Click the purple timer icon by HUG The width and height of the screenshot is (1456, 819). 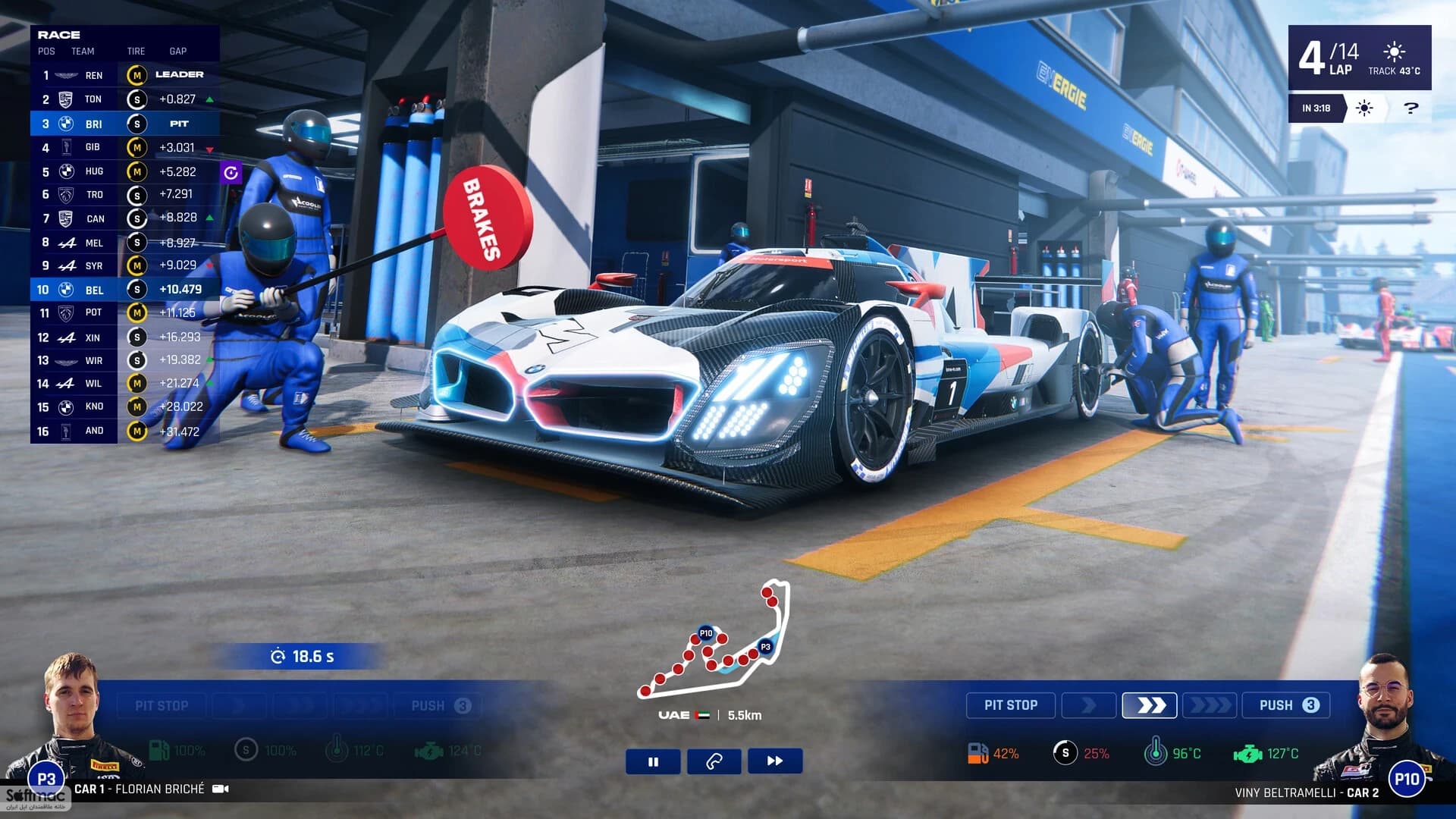coord(231,173)
